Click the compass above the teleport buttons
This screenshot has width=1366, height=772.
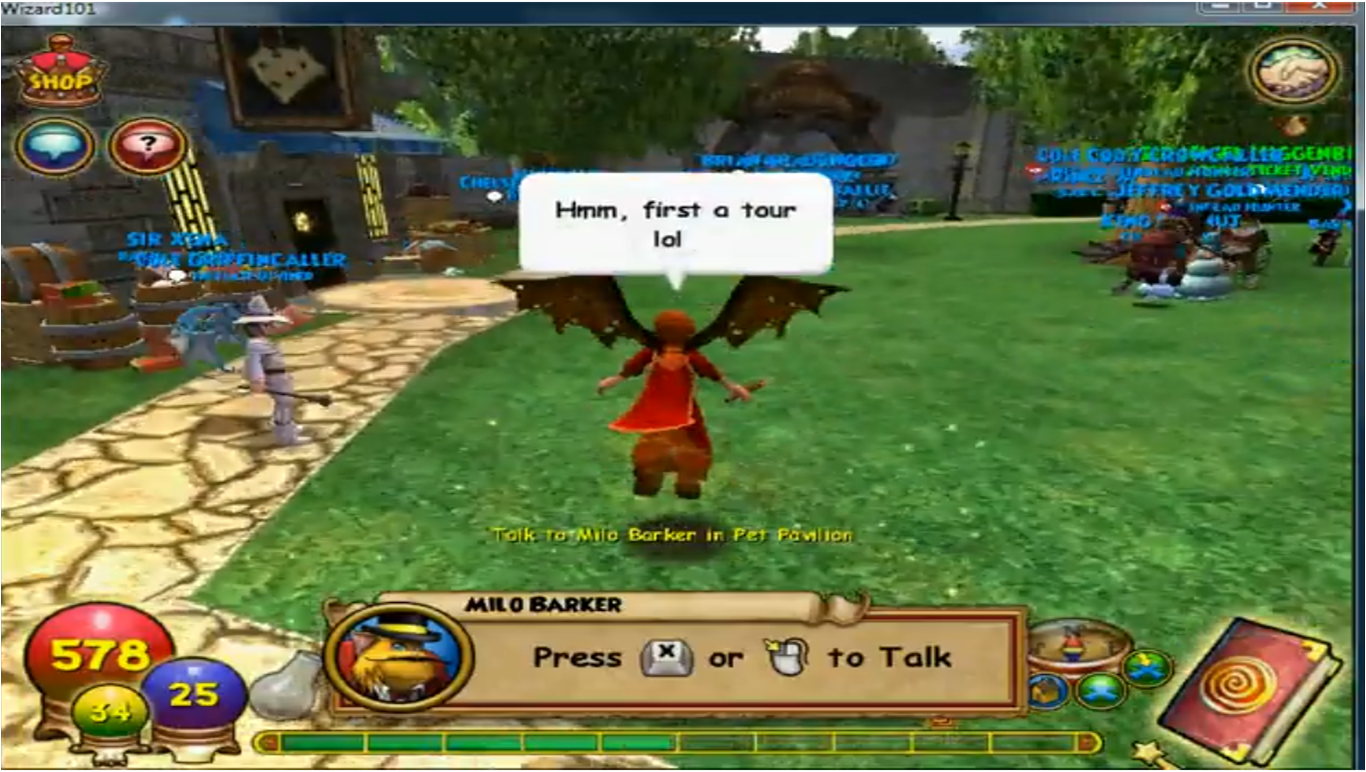(x=1078, y=646)
